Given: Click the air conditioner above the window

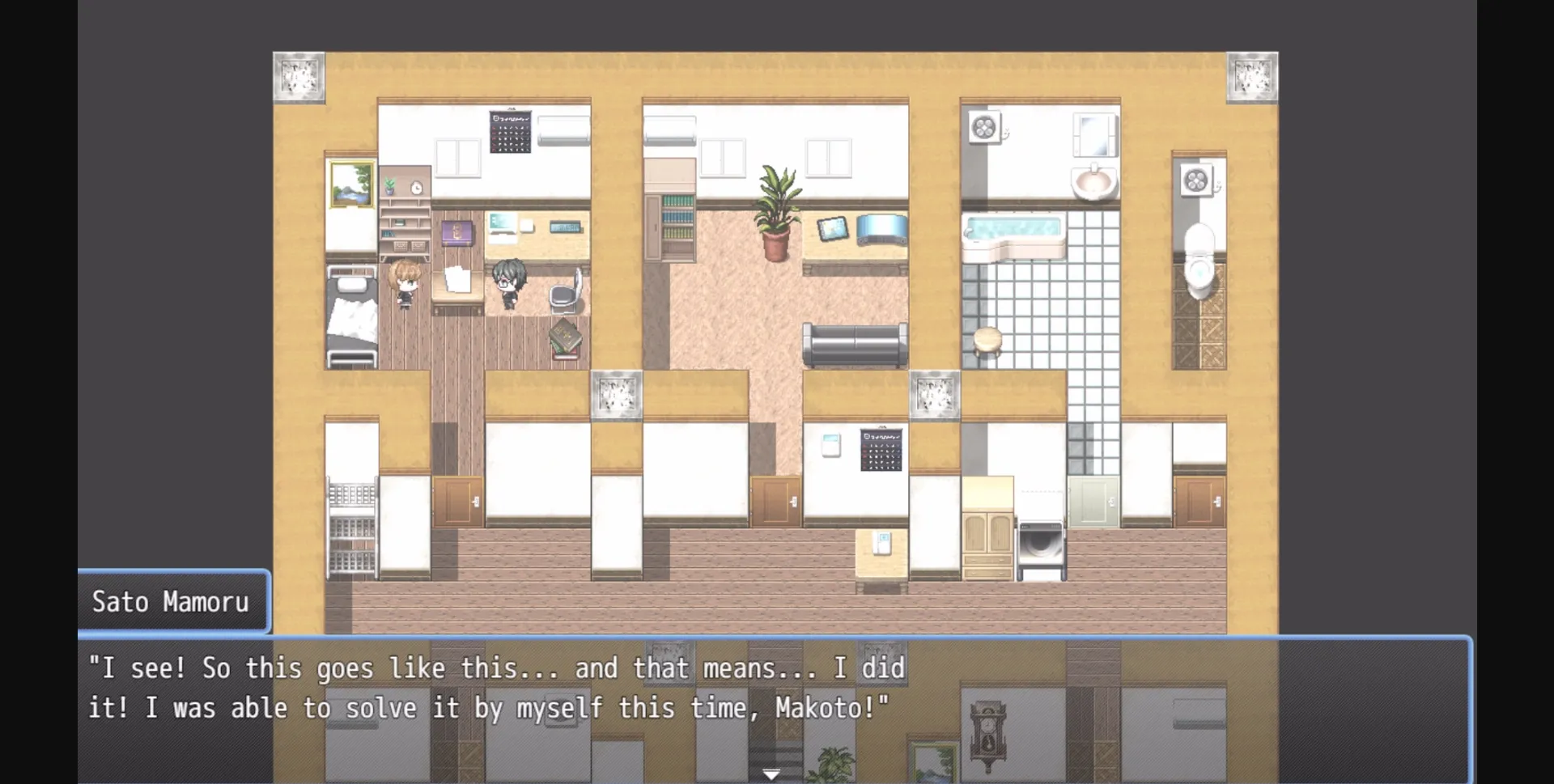Looking at the screenshot, I should tap(564, 129).
